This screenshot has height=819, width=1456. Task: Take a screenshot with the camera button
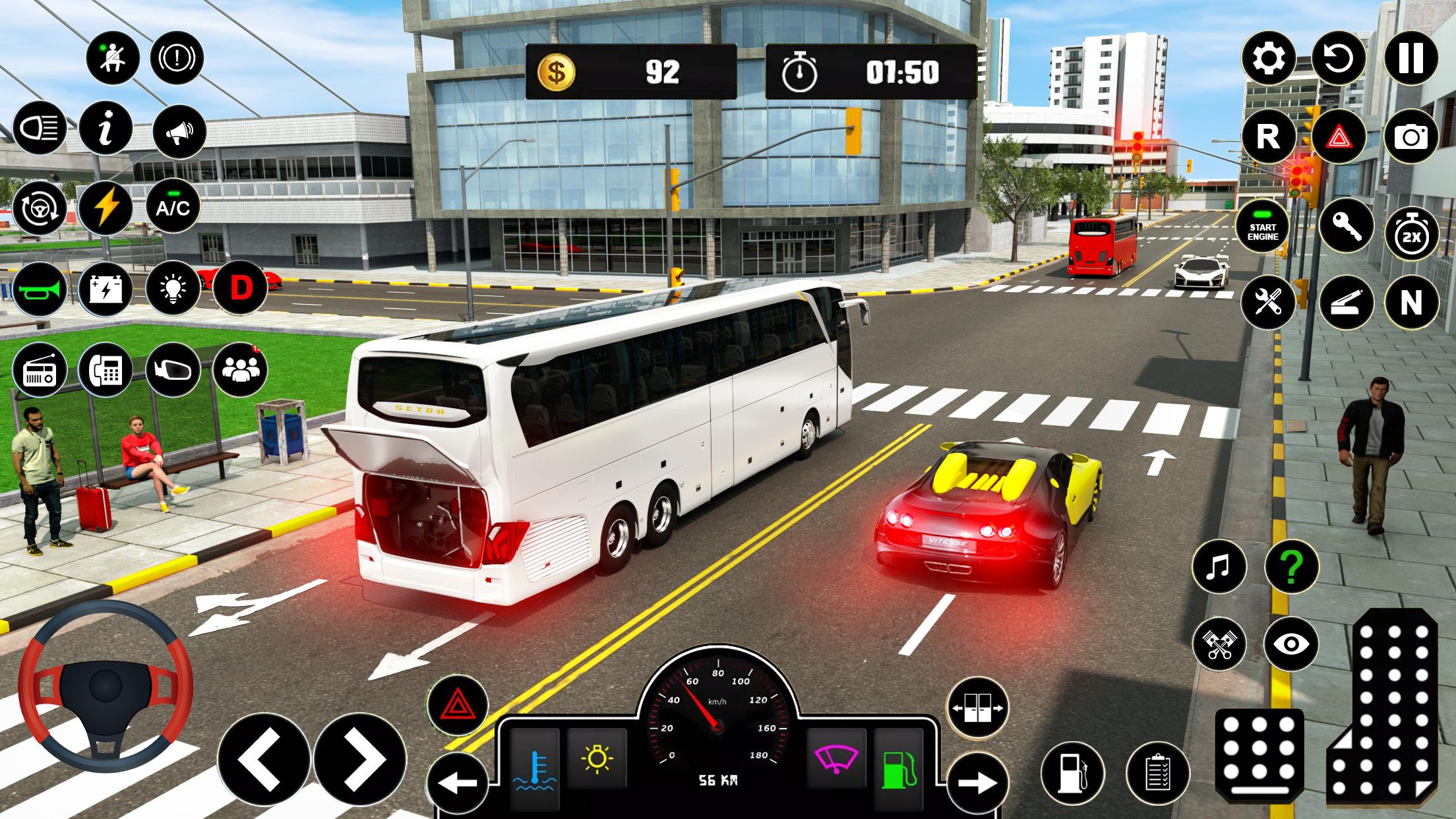coord(1410,137)
